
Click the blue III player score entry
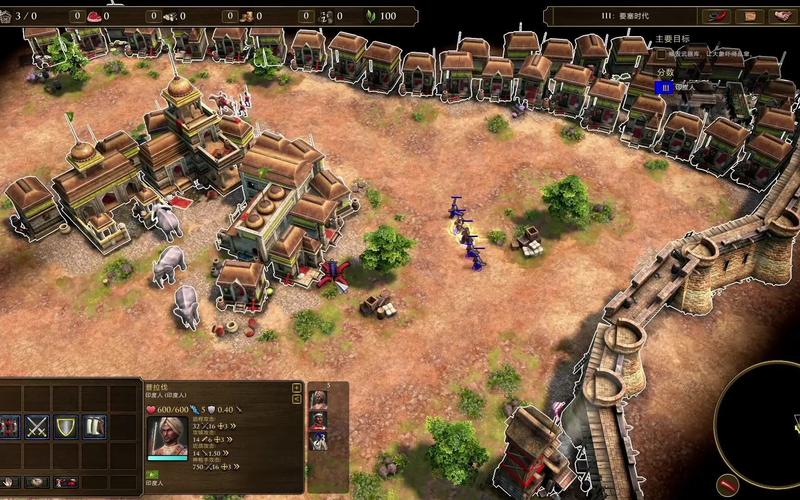coord(661,87)
